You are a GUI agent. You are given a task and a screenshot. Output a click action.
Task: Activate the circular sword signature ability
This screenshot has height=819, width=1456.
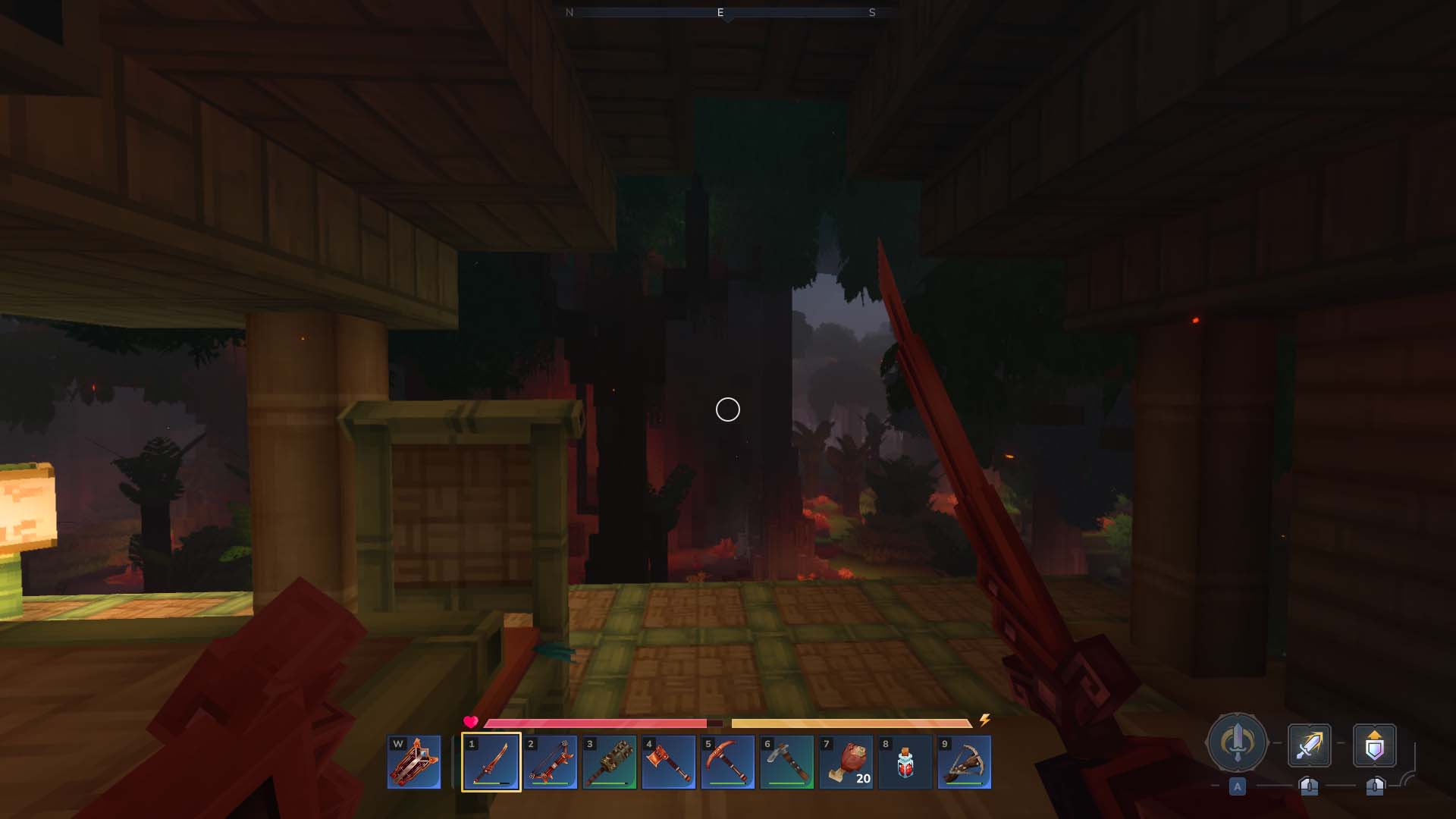tap(1237, 743)
